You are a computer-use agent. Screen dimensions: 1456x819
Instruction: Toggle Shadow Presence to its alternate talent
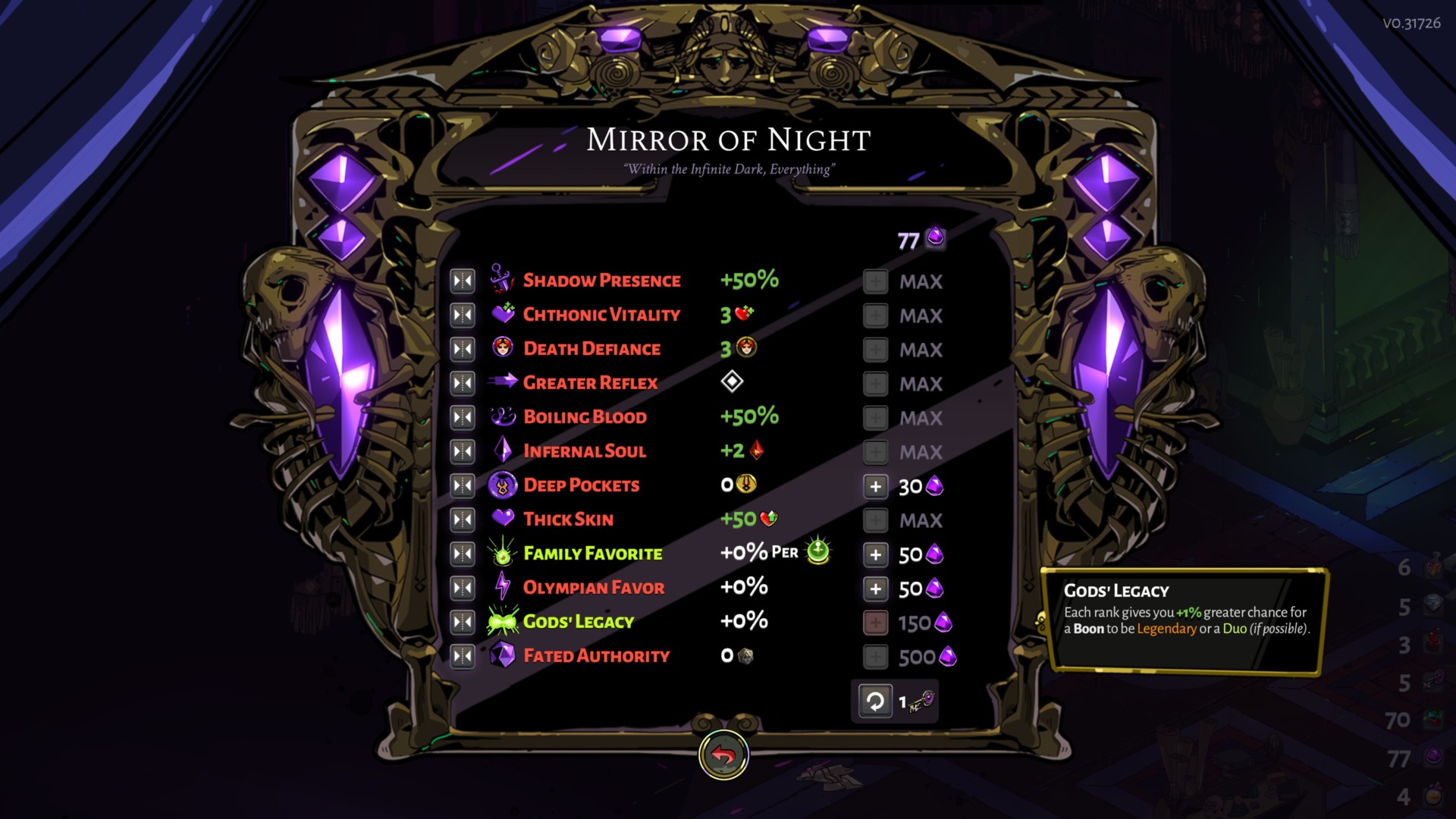[462, 280]
